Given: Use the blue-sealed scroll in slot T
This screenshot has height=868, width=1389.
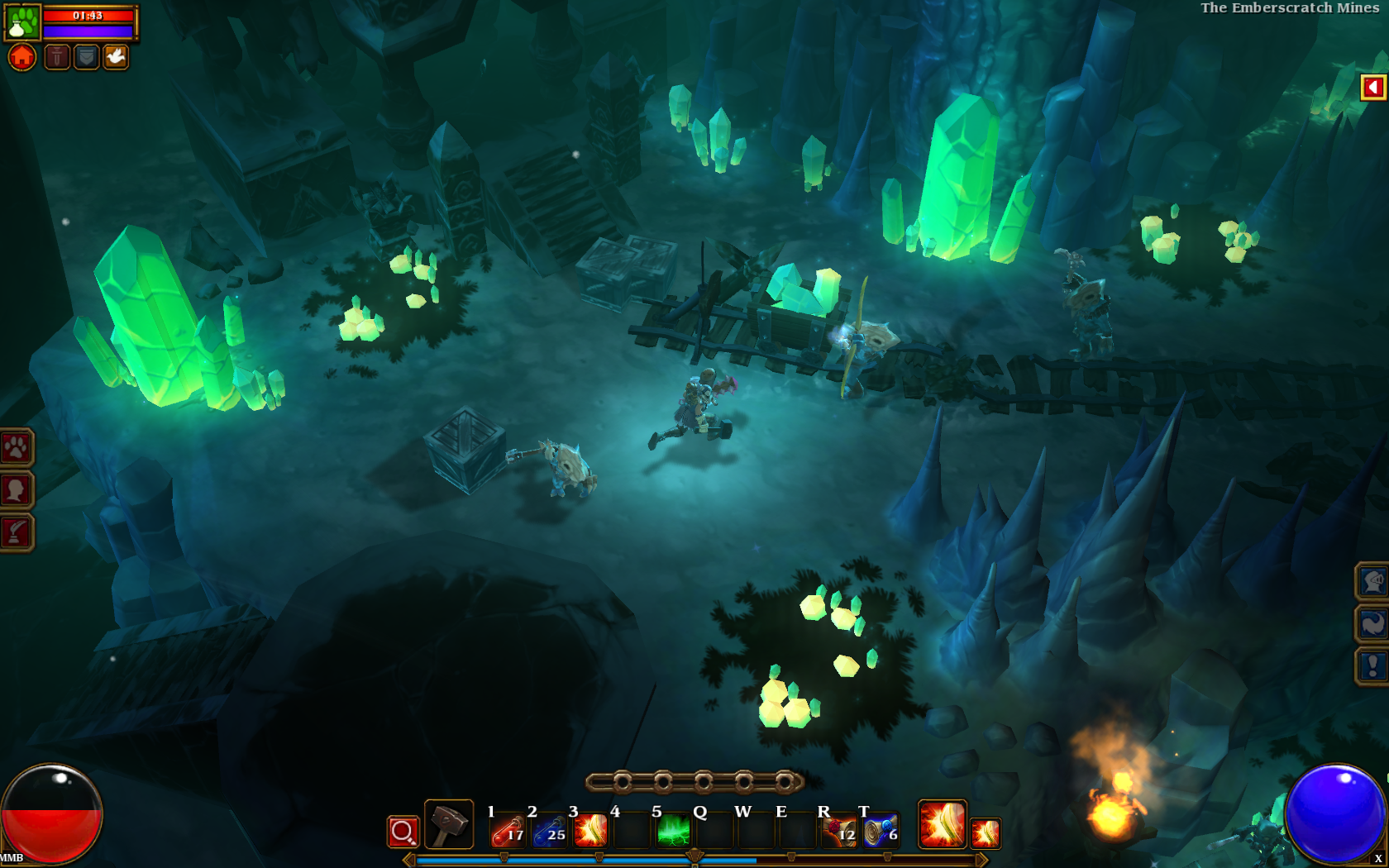Looking at the screenshot, I should pyautogui.click(x=880, y=831).
